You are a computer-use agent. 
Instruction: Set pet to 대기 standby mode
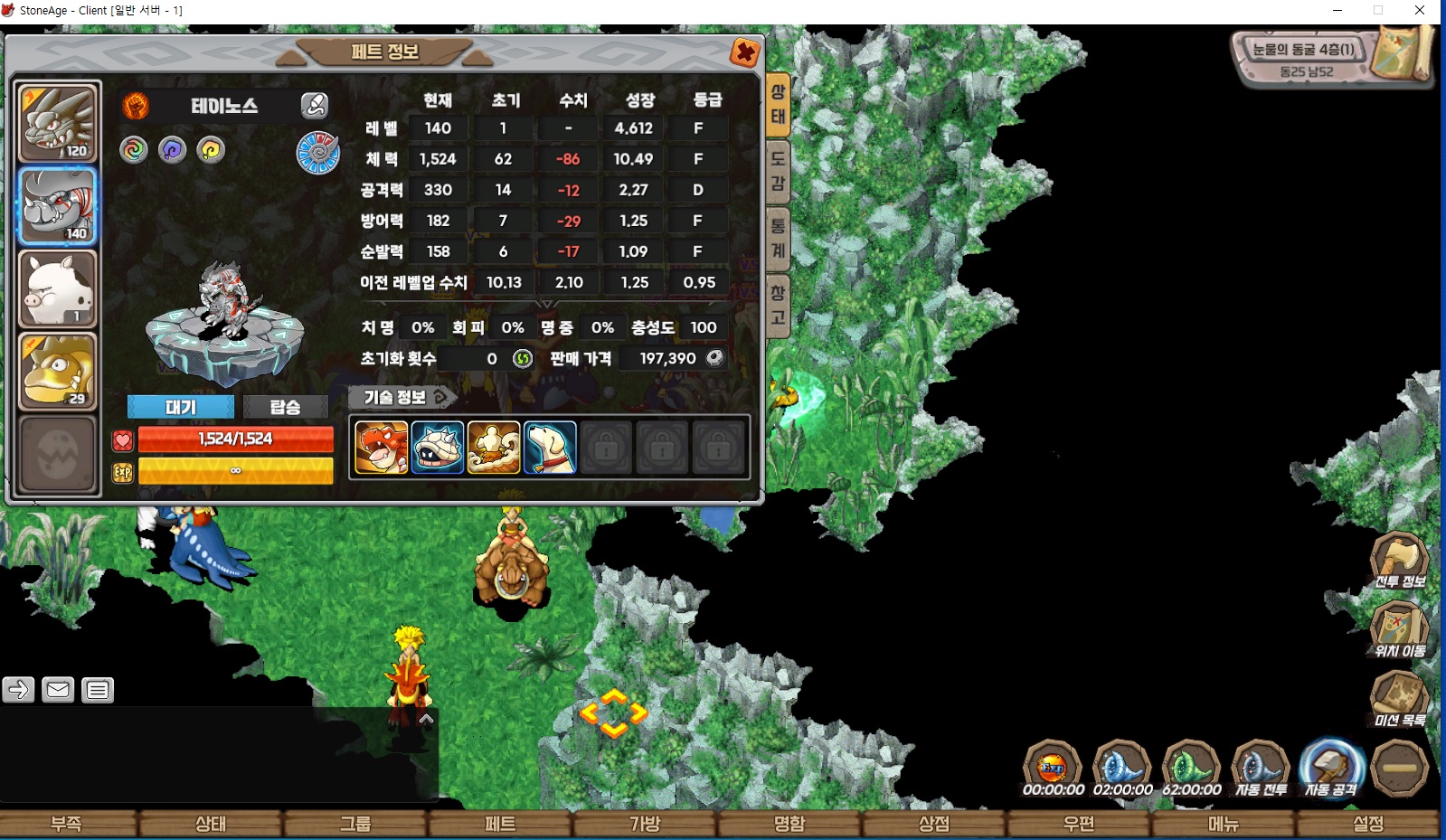[x=180, y=407]
